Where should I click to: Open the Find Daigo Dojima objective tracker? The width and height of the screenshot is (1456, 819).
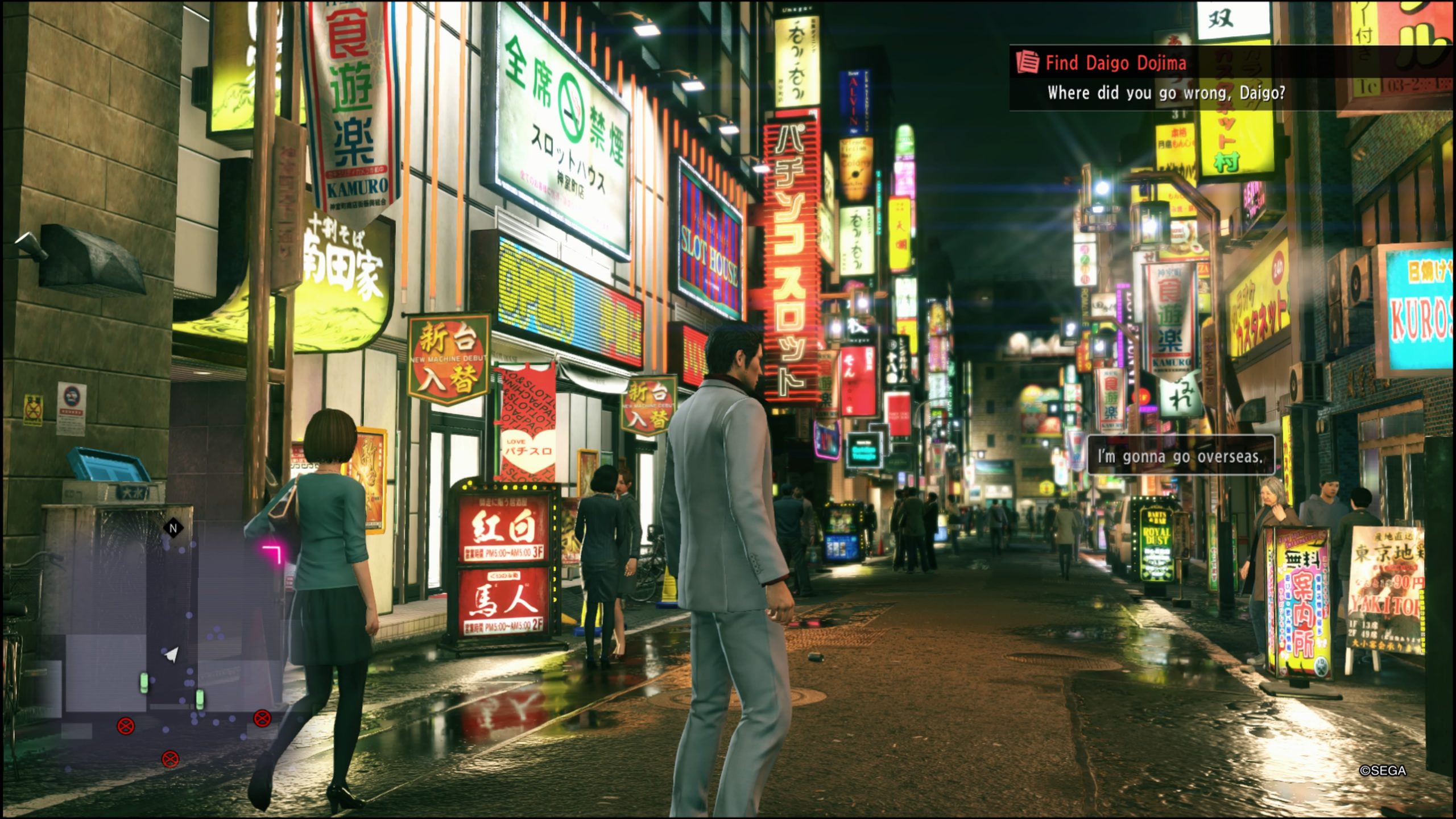1116,63
